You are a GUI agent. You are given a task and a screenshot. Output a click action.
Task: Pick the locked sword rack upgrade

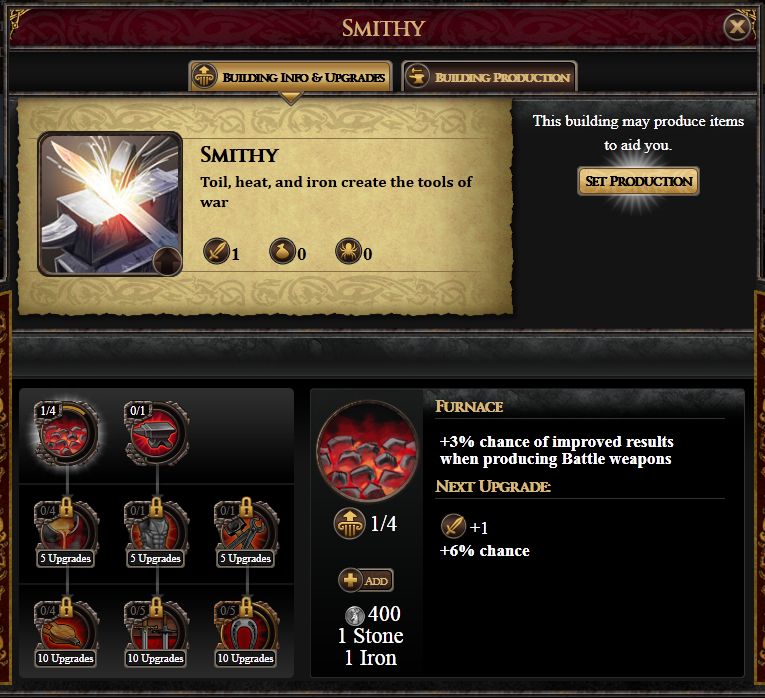point(156,626)
